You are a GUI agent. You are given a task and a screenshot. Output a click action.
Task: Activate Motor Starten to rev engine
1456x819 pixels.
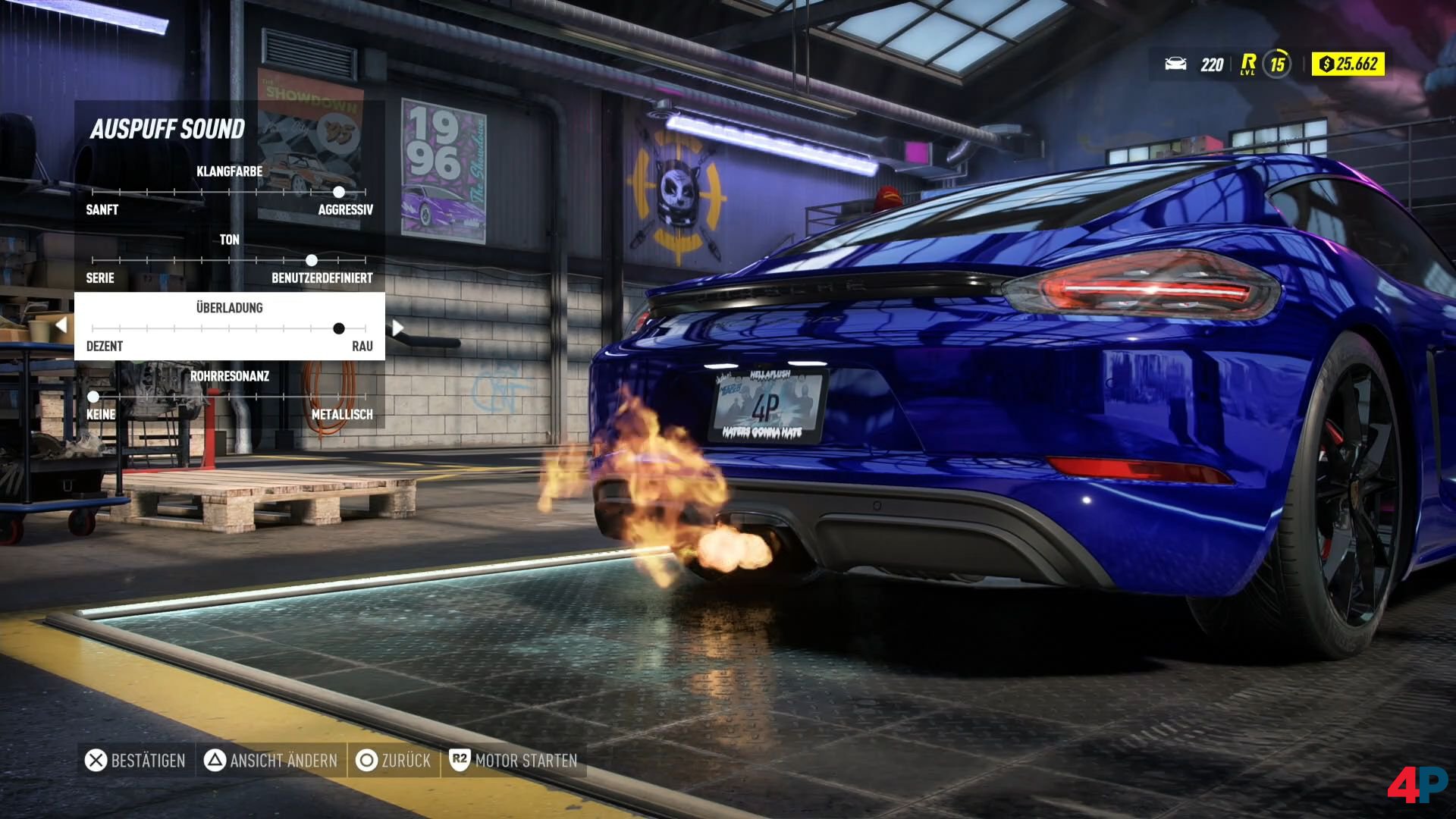tap(513, 761)
